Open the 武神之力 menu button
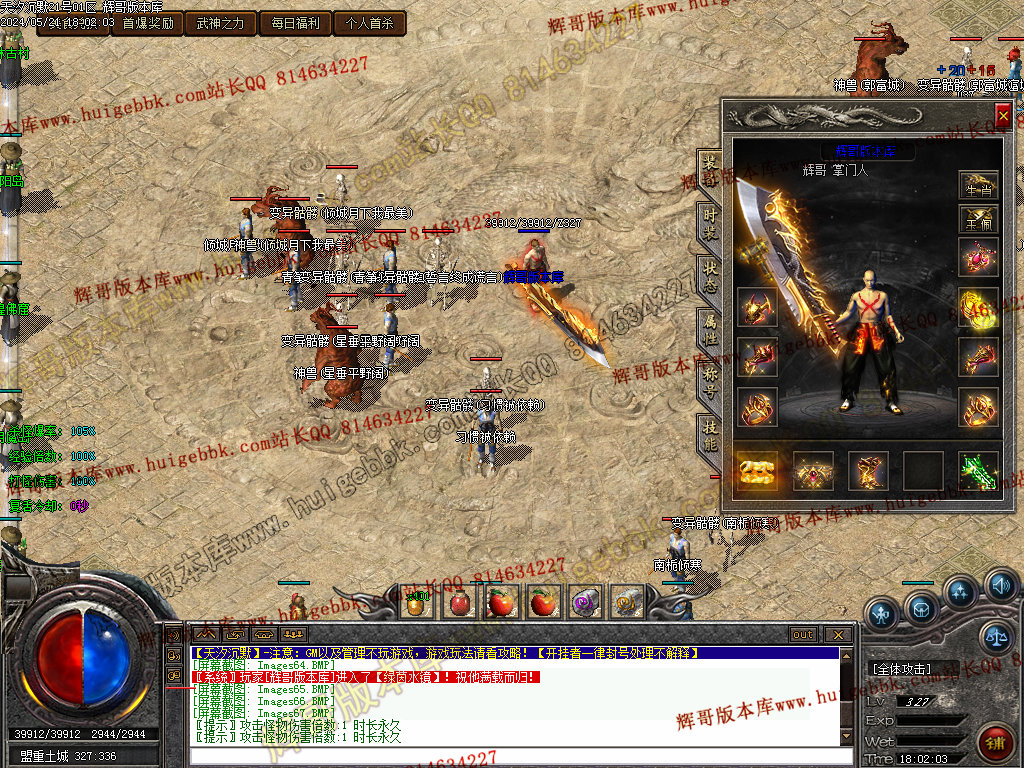Screen dimensions: 1024x768 pos(220,23)
